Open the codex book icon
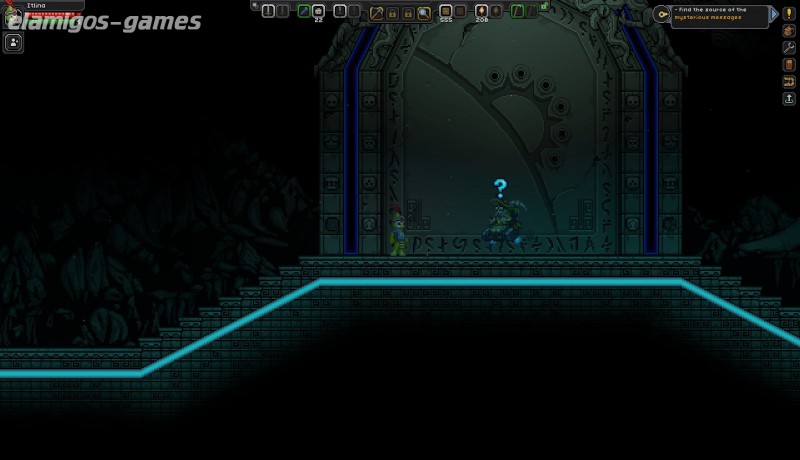Image resolution: width=800 pixels, height=460 pixels. (x=788, y=65)
